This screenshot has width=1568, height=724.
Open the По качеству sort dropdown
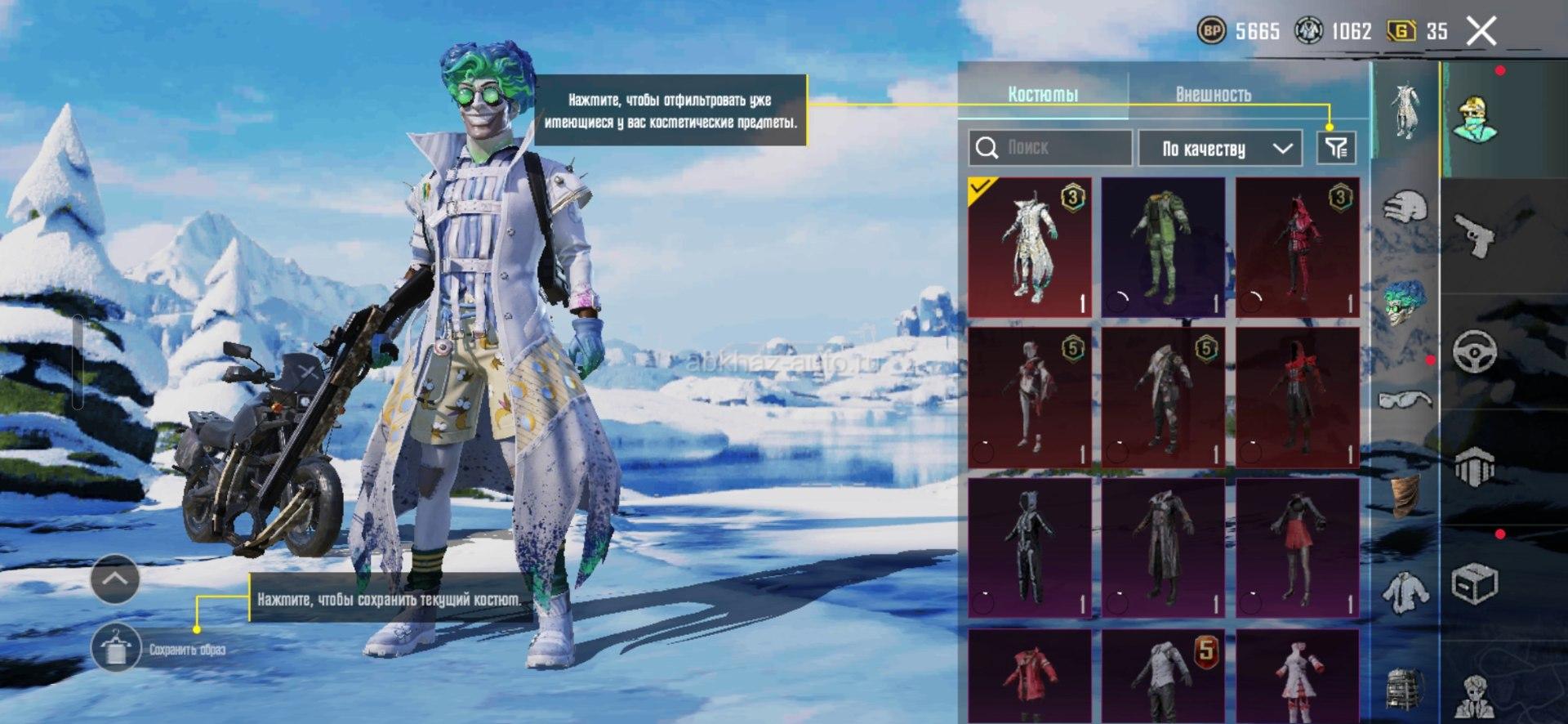pos(1219,148)
